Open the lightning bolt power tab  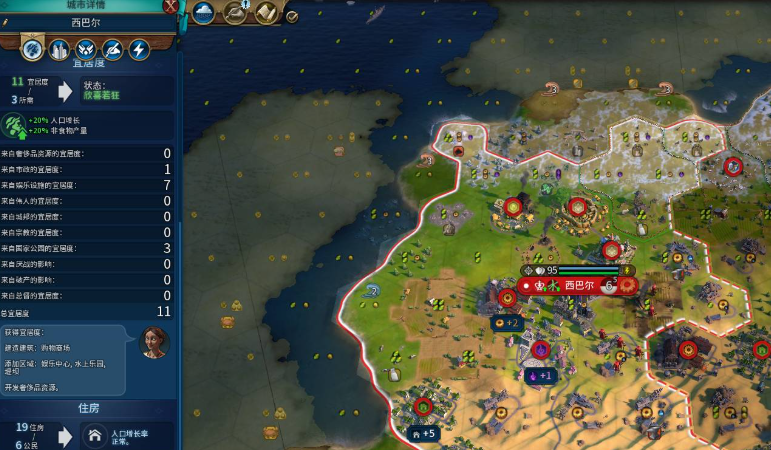139,48
